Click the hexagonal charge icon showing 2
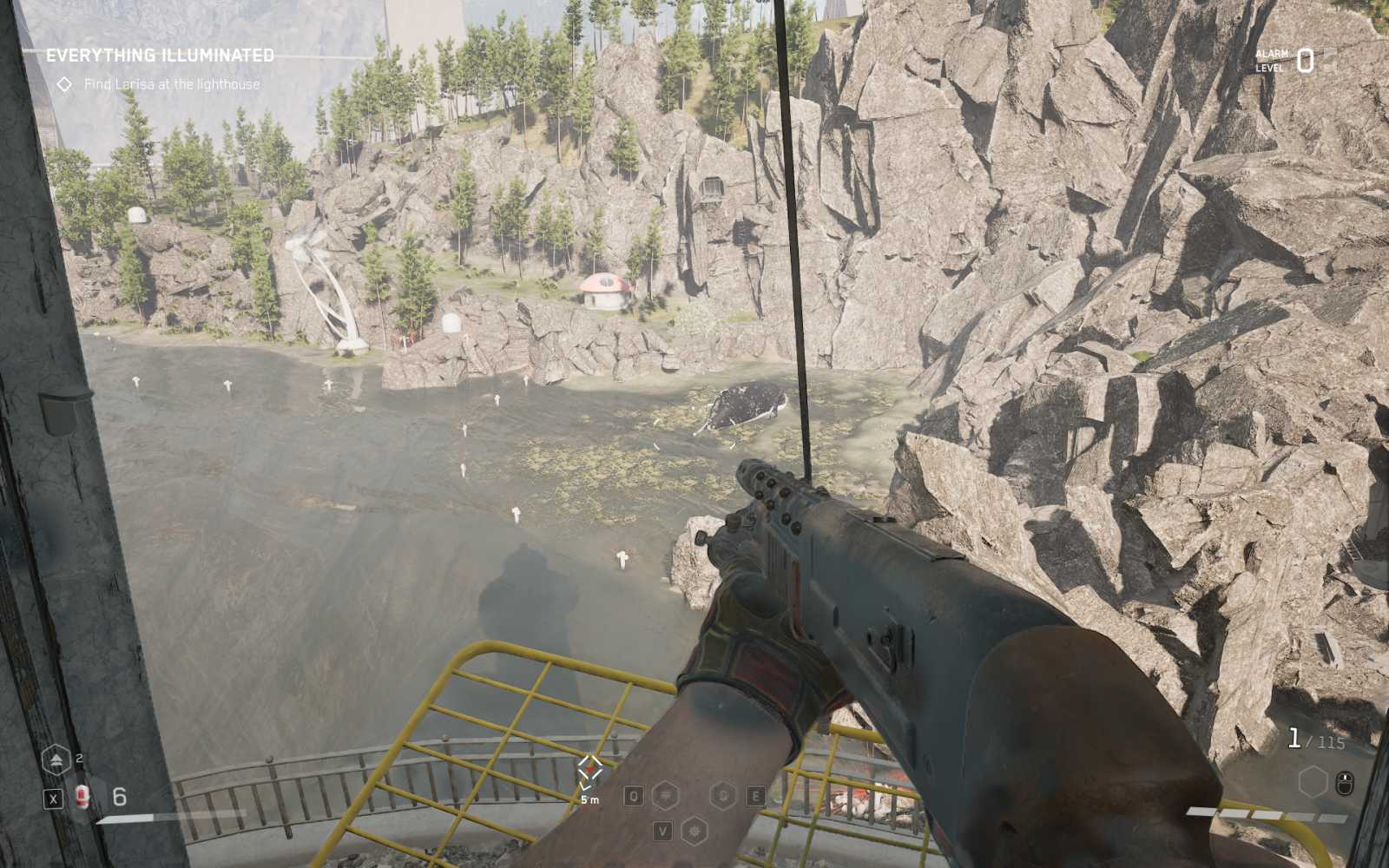Viewport: 1389px width, 868px height. point(57,759)
